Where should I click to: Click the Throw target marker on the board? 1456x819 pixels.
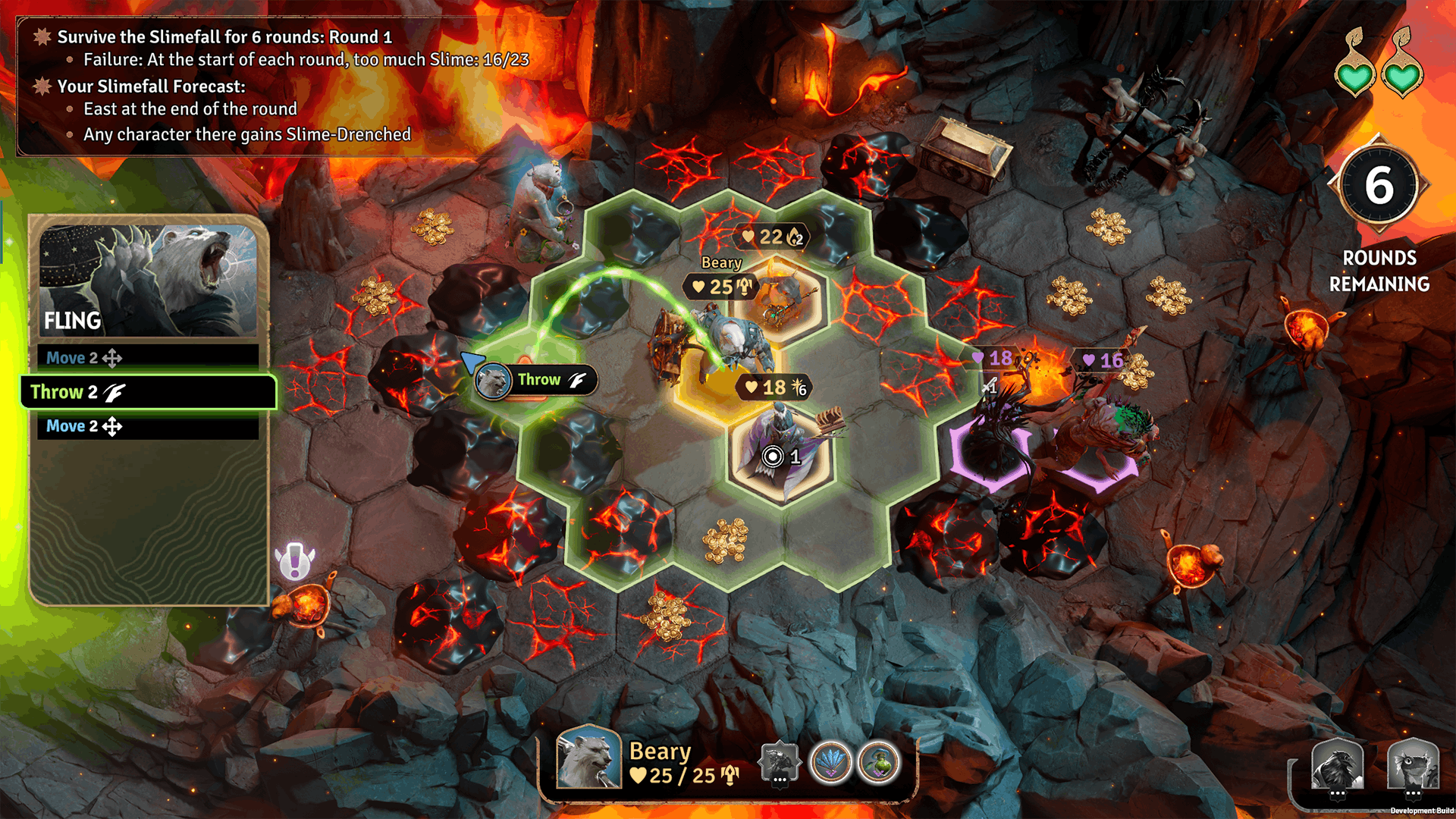tap(537, 380)
